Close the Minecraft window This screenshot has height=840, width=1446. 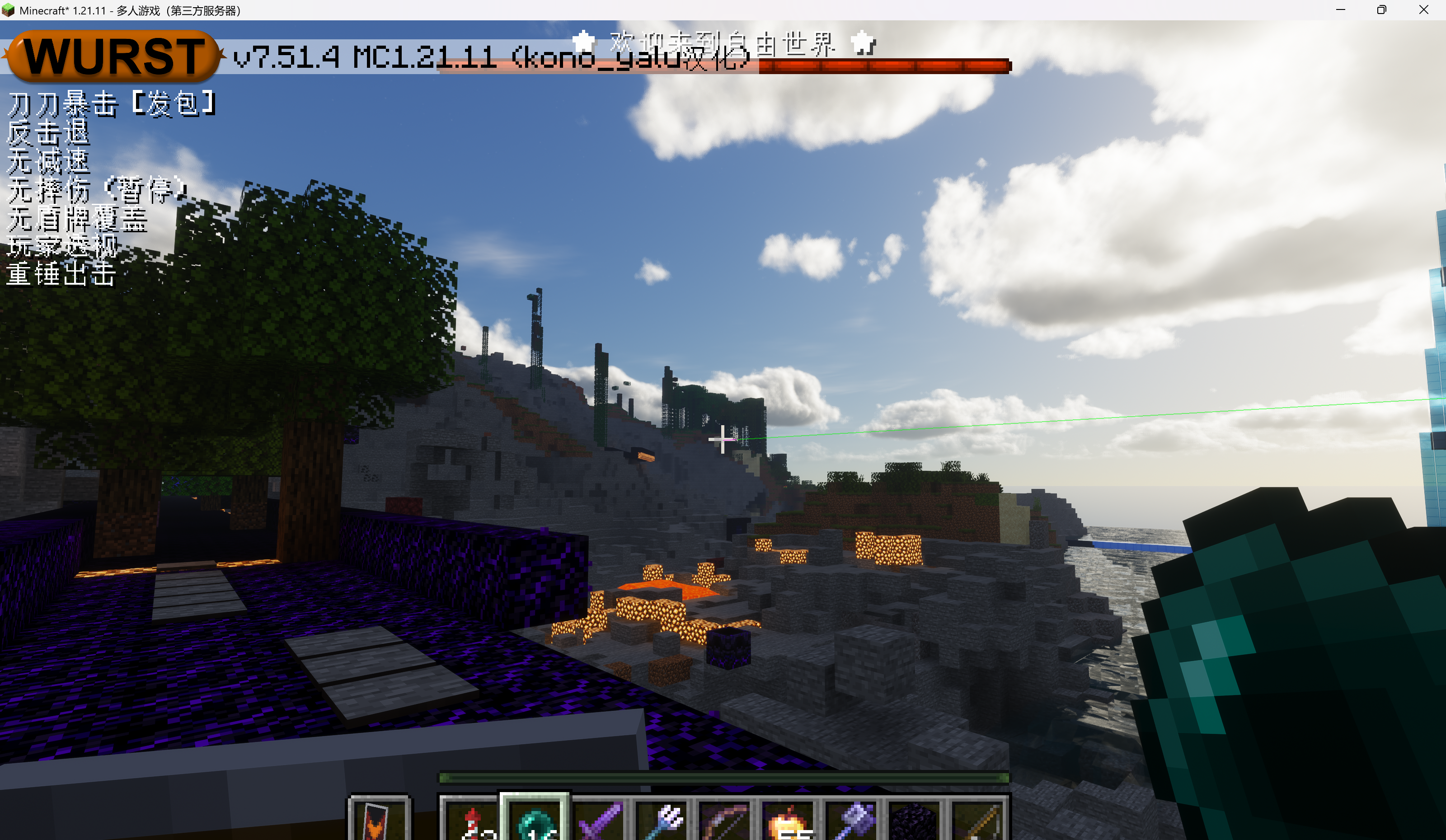(1423, 10)
